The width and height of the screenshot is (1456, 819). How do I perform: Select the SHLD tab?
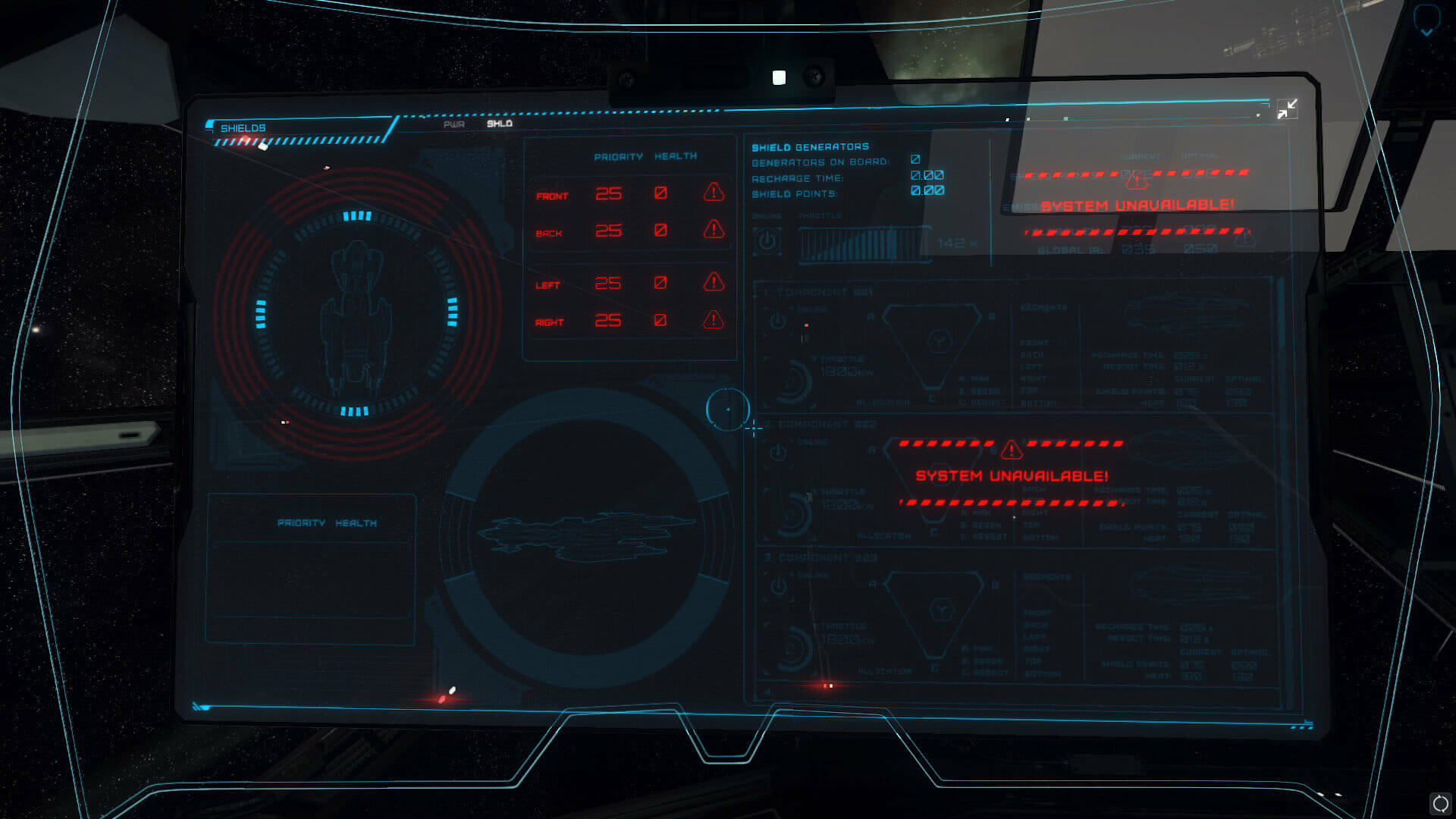(x=499, y=124)
